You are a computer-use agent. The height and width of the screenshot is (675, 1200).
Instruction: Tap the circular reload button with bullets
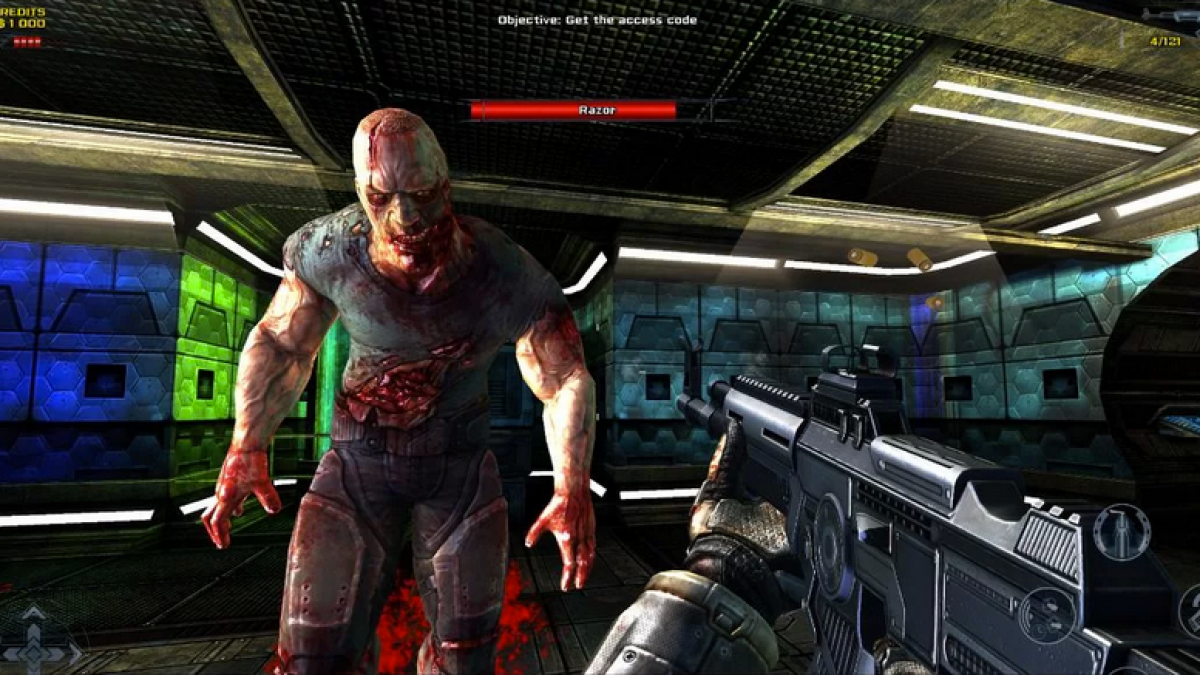point(1121,531)
